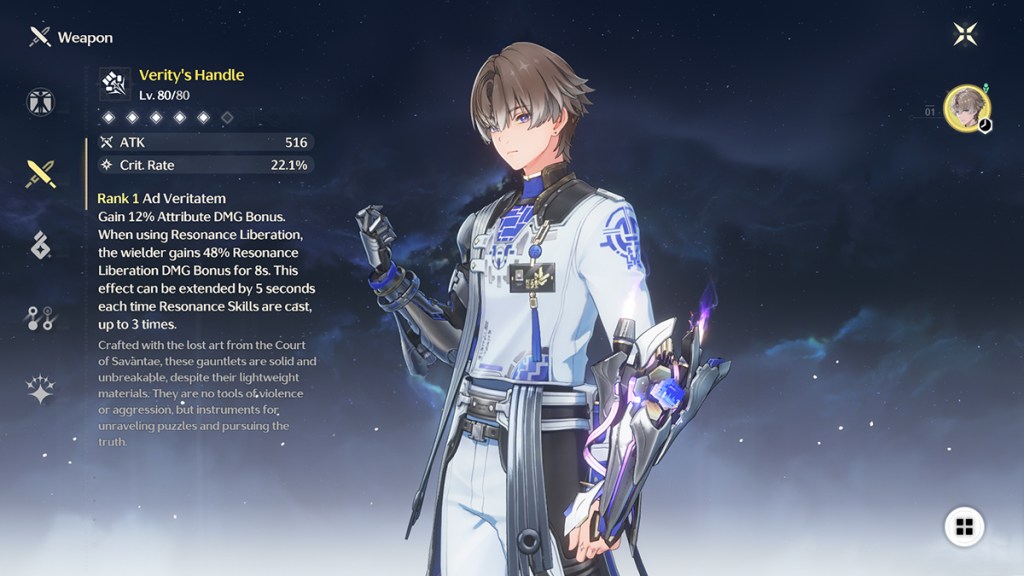Open the four-square grid menu button
The width and height of the screenshot is (1024, 576).
pos(964,527)
